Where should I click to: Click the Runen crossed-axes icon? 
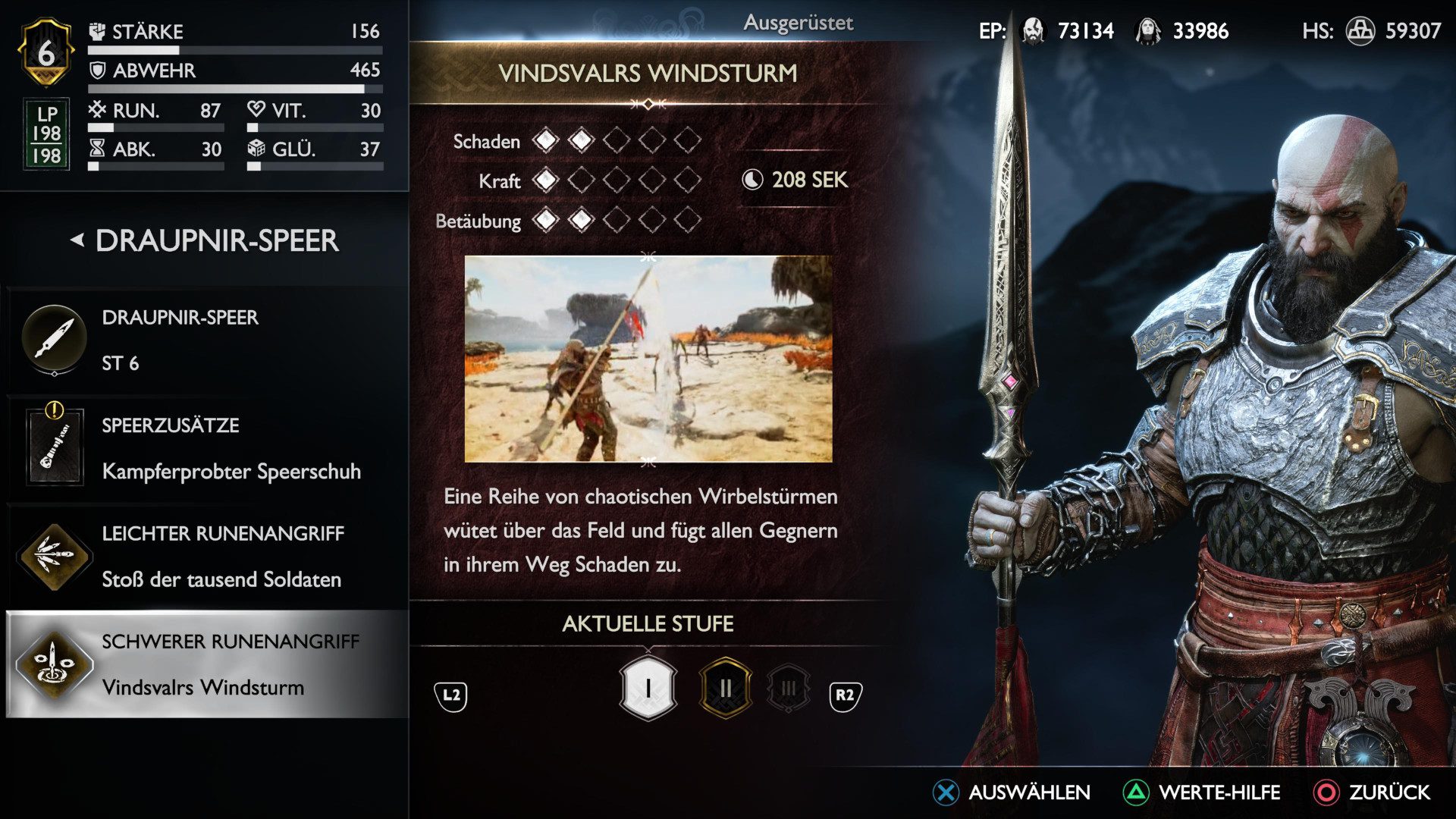coord(98,110)
